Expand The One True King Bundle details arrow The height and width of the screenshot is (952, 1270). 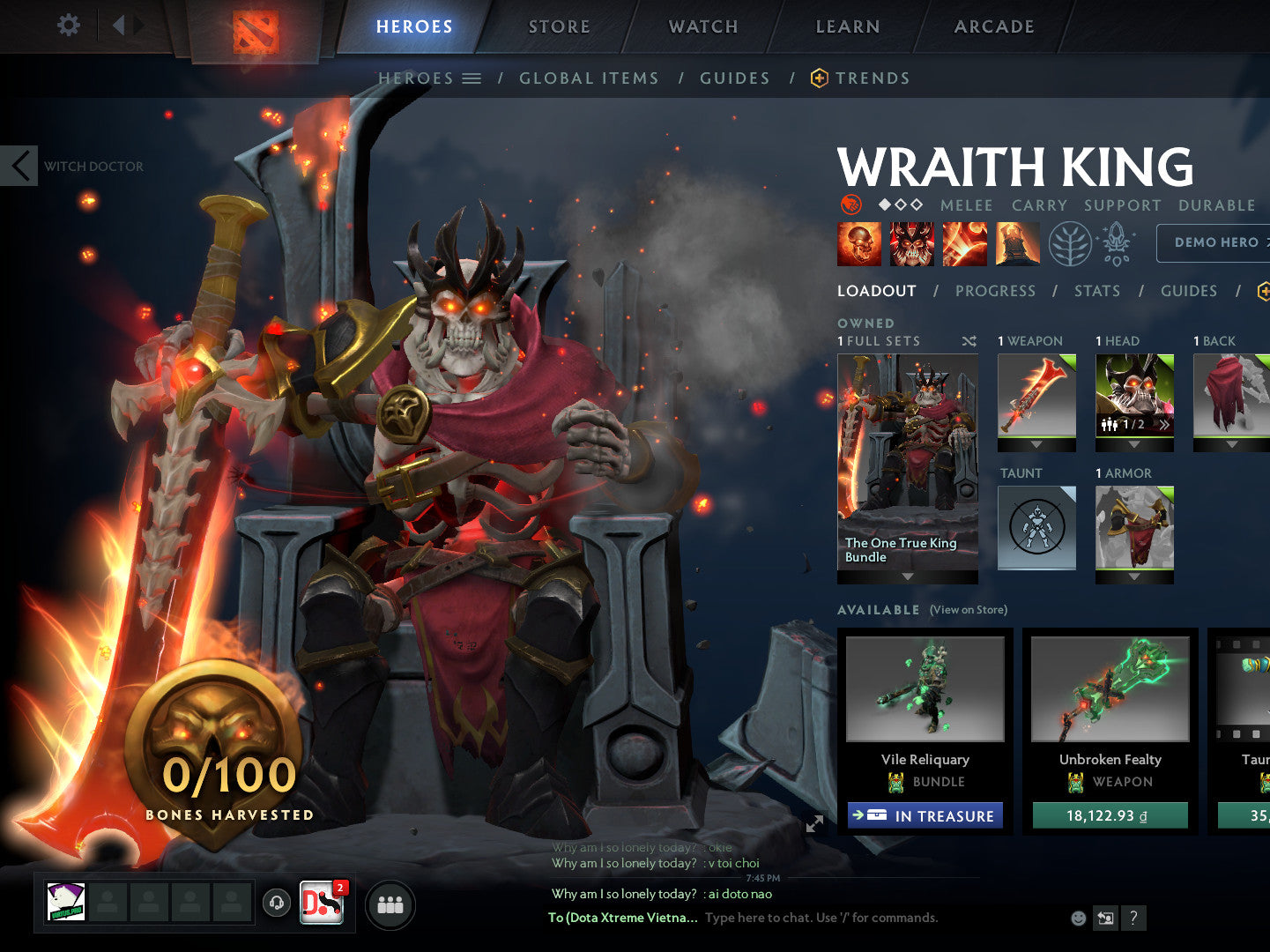pyautogui.click(x=907, y=576)
